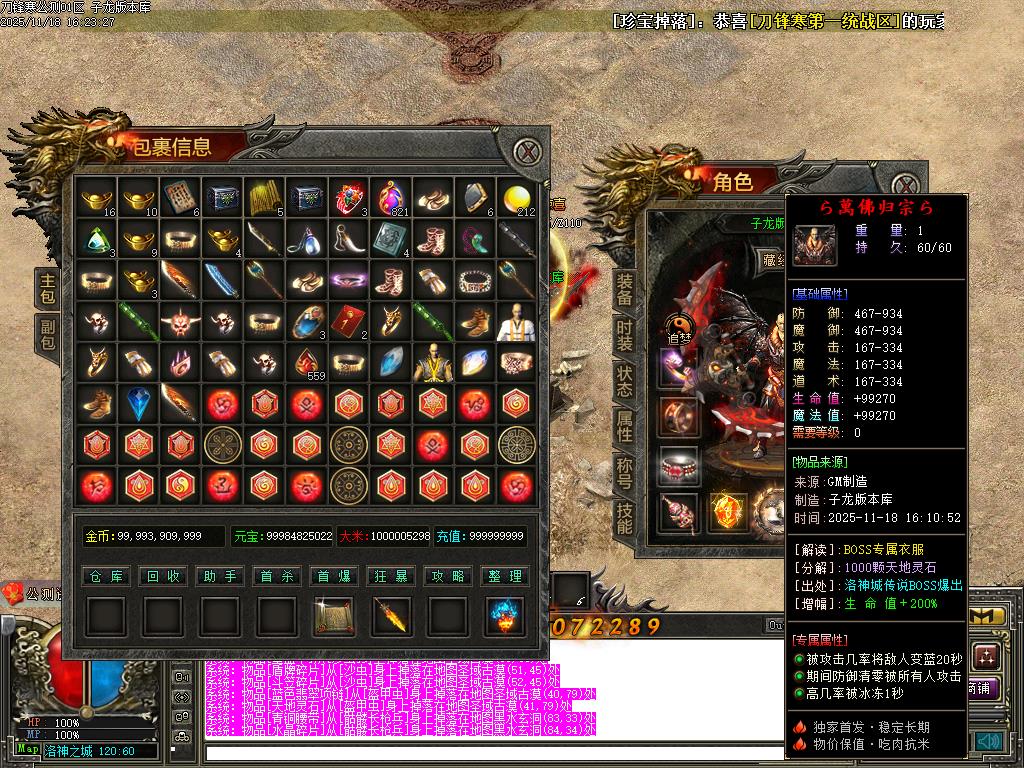Sort the bag with 整理
1024x768 pixels.
505,576
